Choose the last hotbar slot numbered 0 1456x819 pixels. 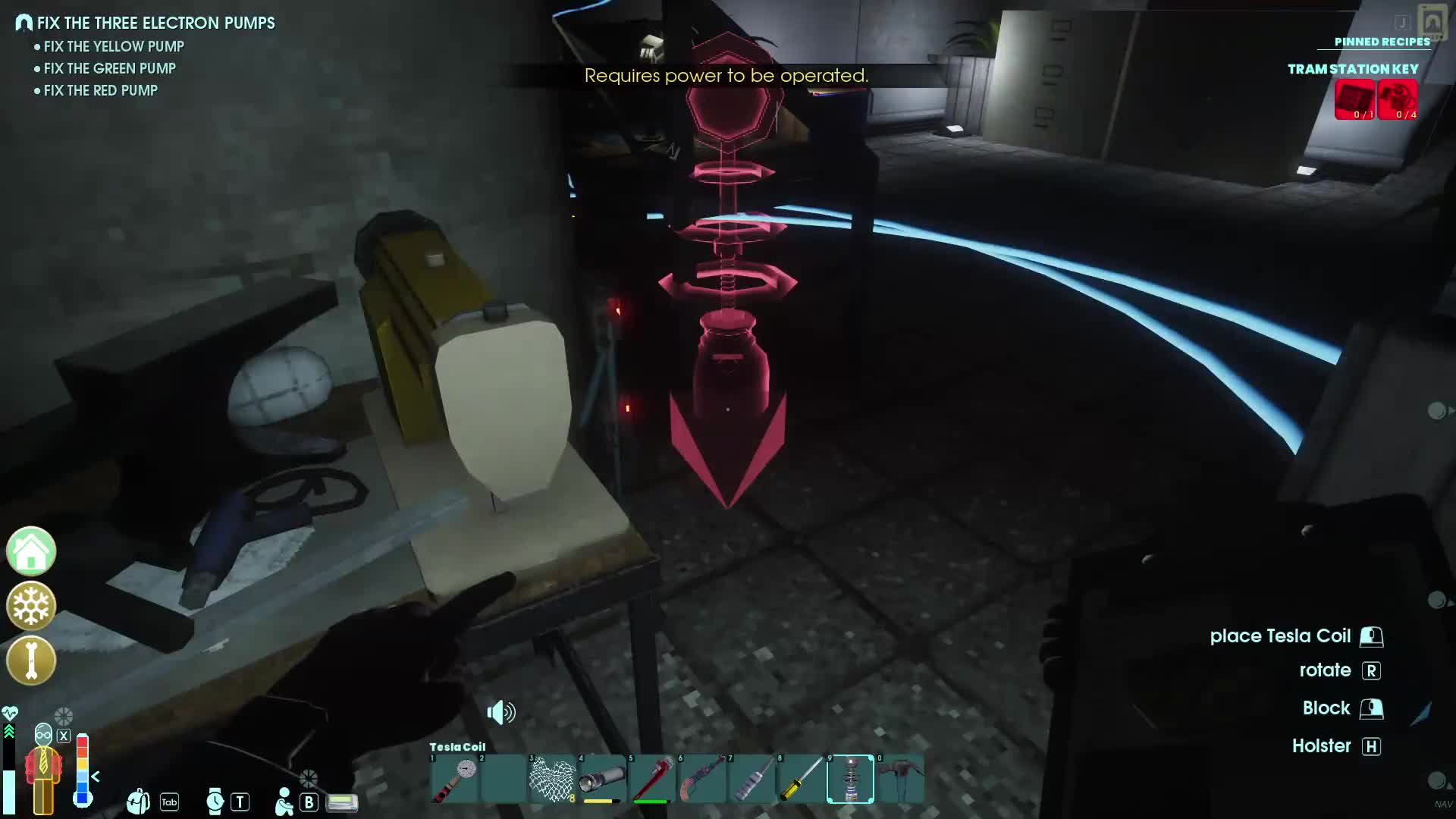900,779
